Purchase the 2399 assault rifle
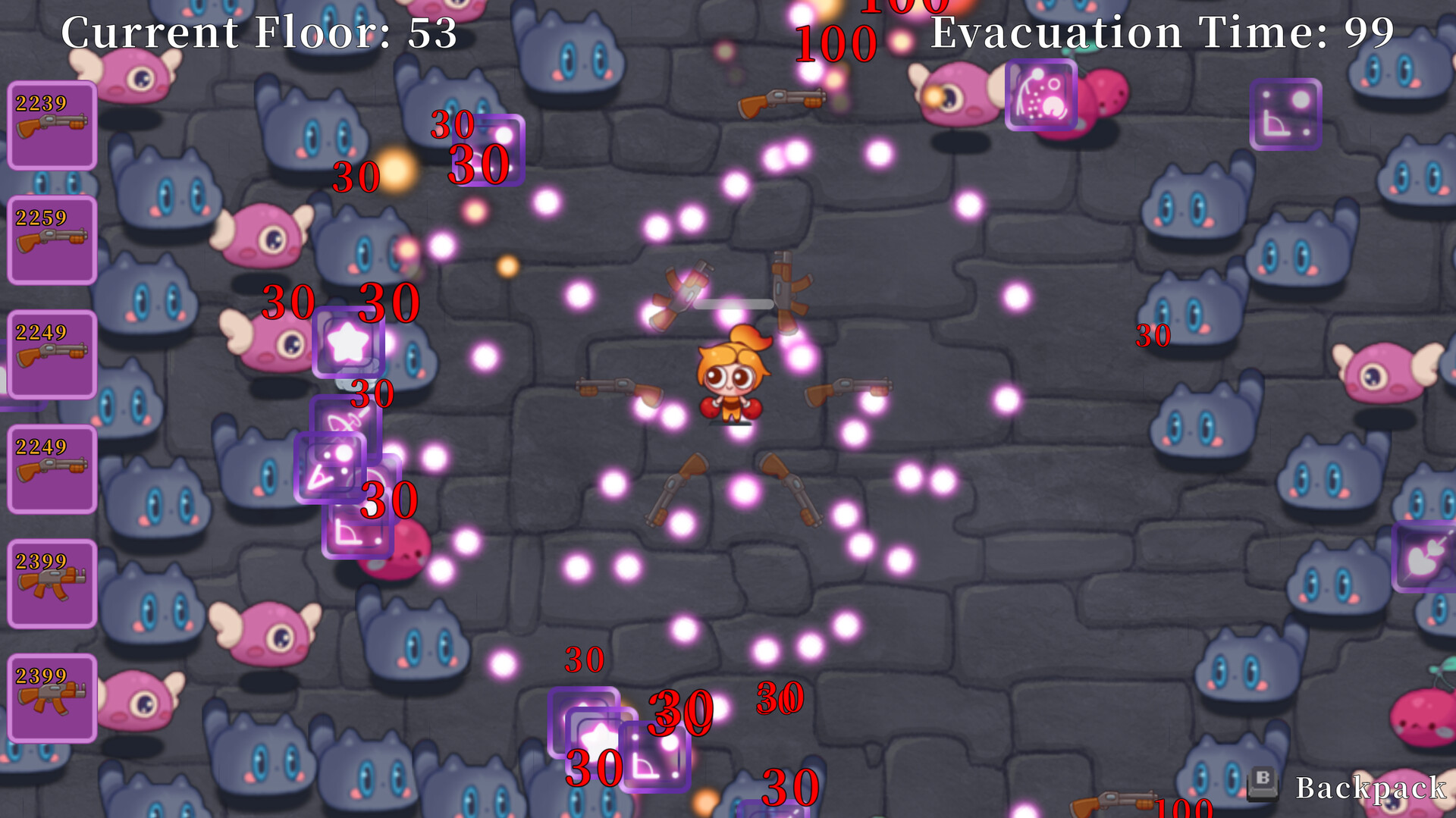The height and width of the screenshot is (818, 1456). point(50,582)
